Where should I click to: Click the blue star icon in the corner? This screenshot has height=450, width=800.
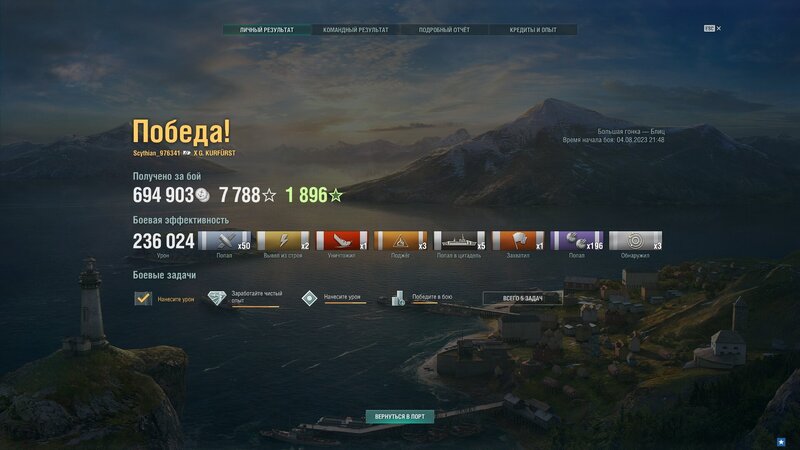[x=781, y=440]
